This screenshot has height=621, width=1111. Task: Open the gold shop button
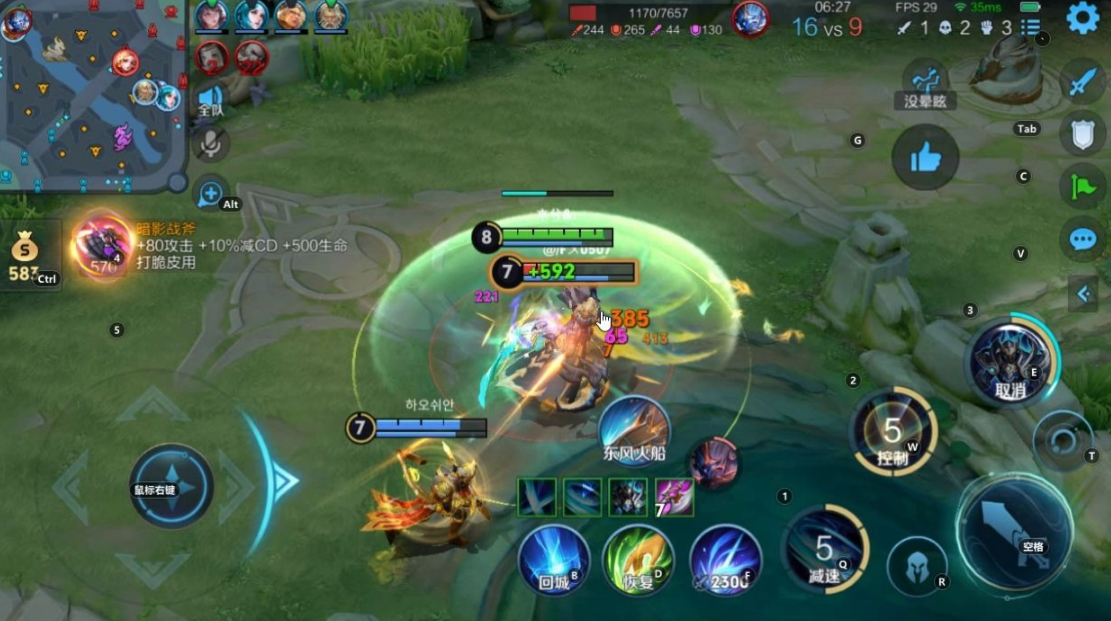click(x=26, y=255)
